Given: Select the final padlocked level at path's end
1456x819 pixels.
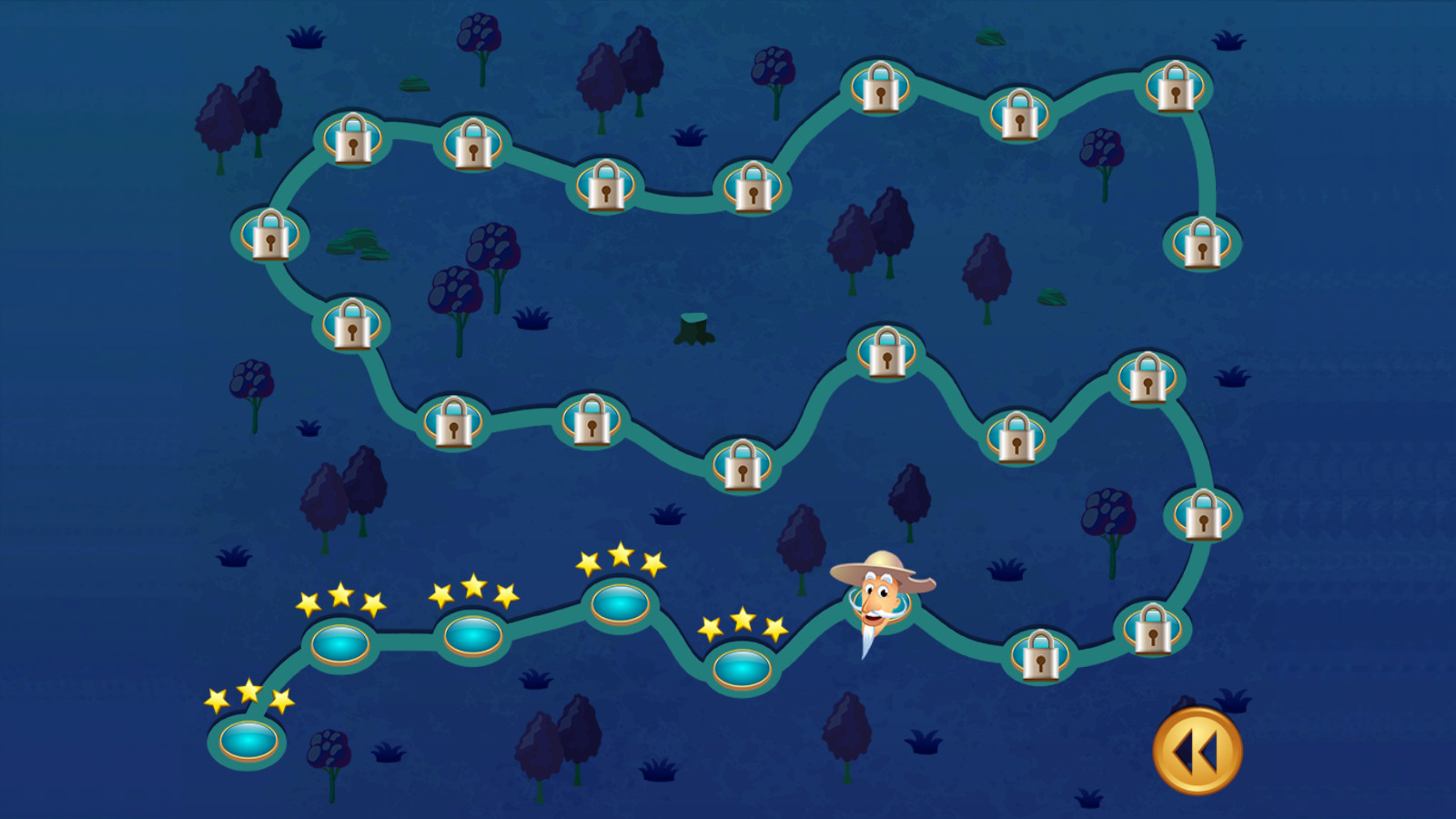Looking at the screenshot, I should [x=1201, y=243].
